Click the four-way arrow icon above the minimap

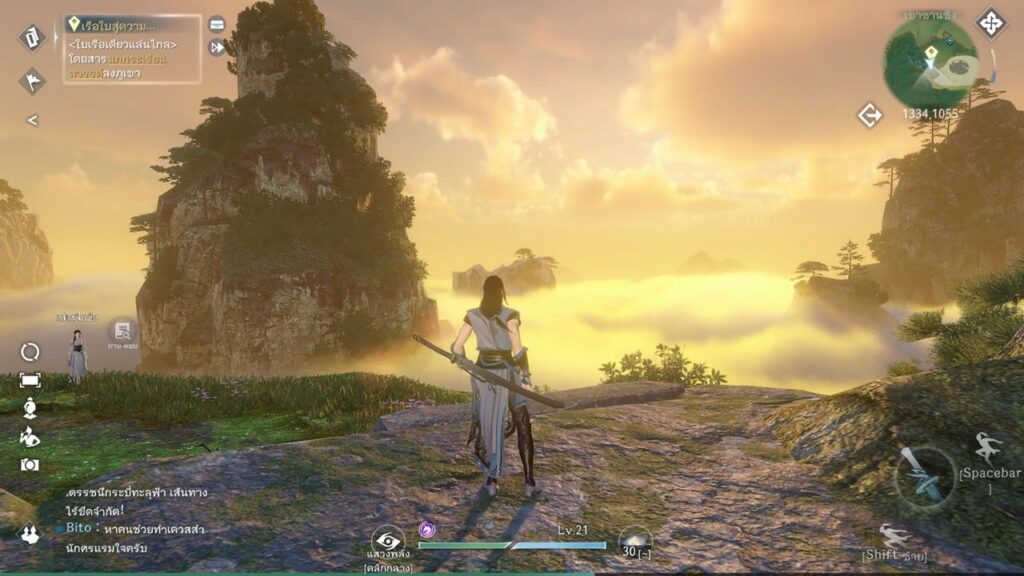coord(990,23)
